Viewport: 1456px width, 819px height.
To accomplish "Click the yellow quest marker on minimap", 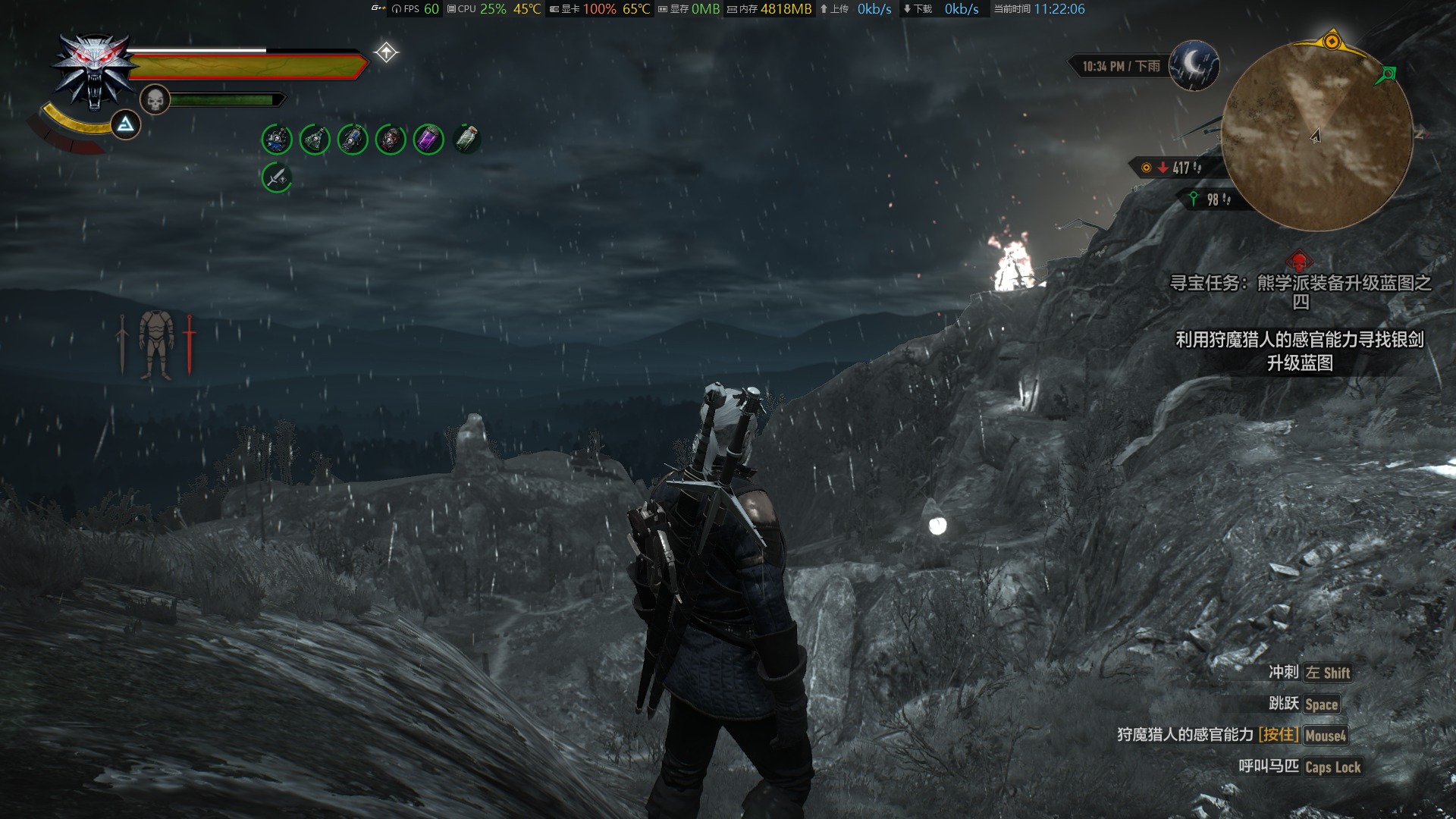I will [x=1332, y=41].
